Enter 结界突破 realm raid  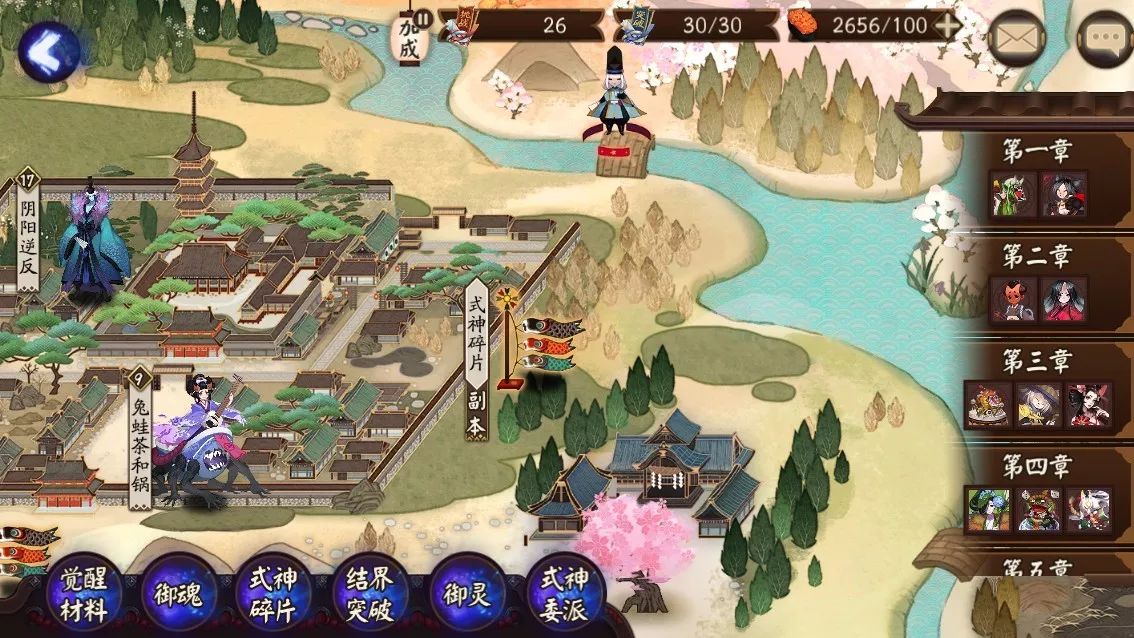tap(371, 594)
